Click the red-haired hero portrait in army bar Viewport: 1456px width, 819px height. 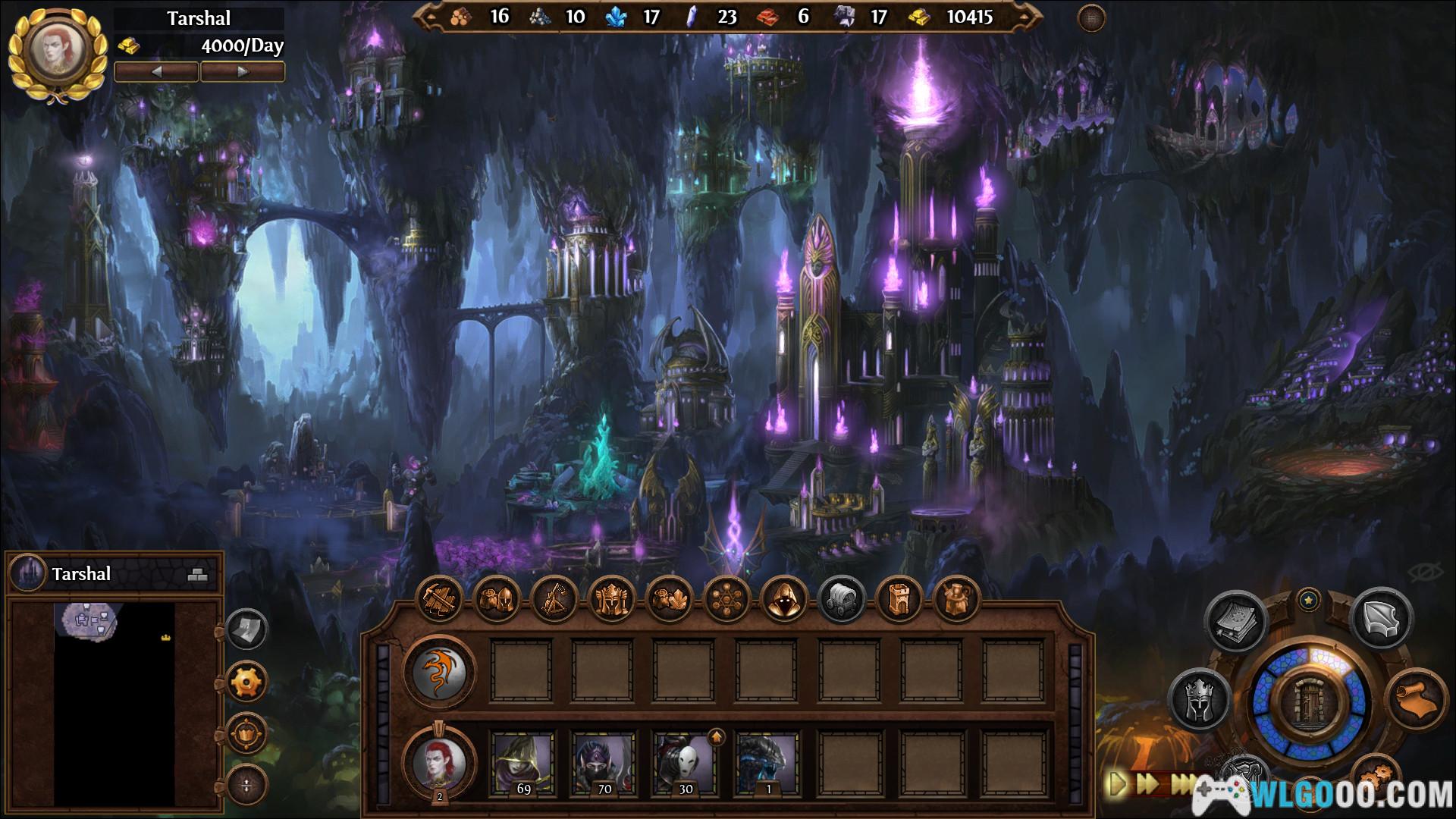point(440,762)
